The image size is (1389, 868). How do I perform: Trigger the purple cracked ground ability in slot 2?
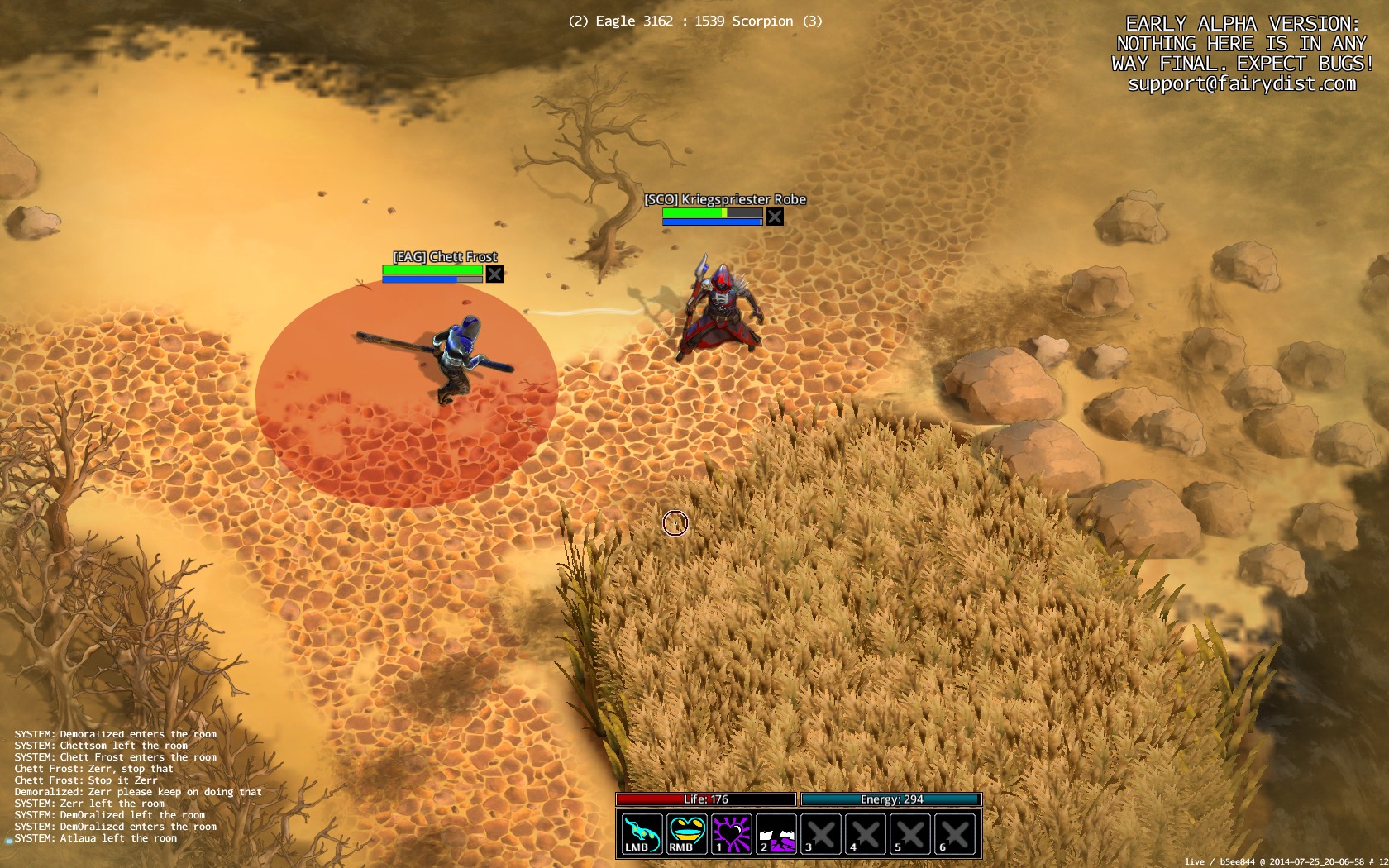pos(776,833)
